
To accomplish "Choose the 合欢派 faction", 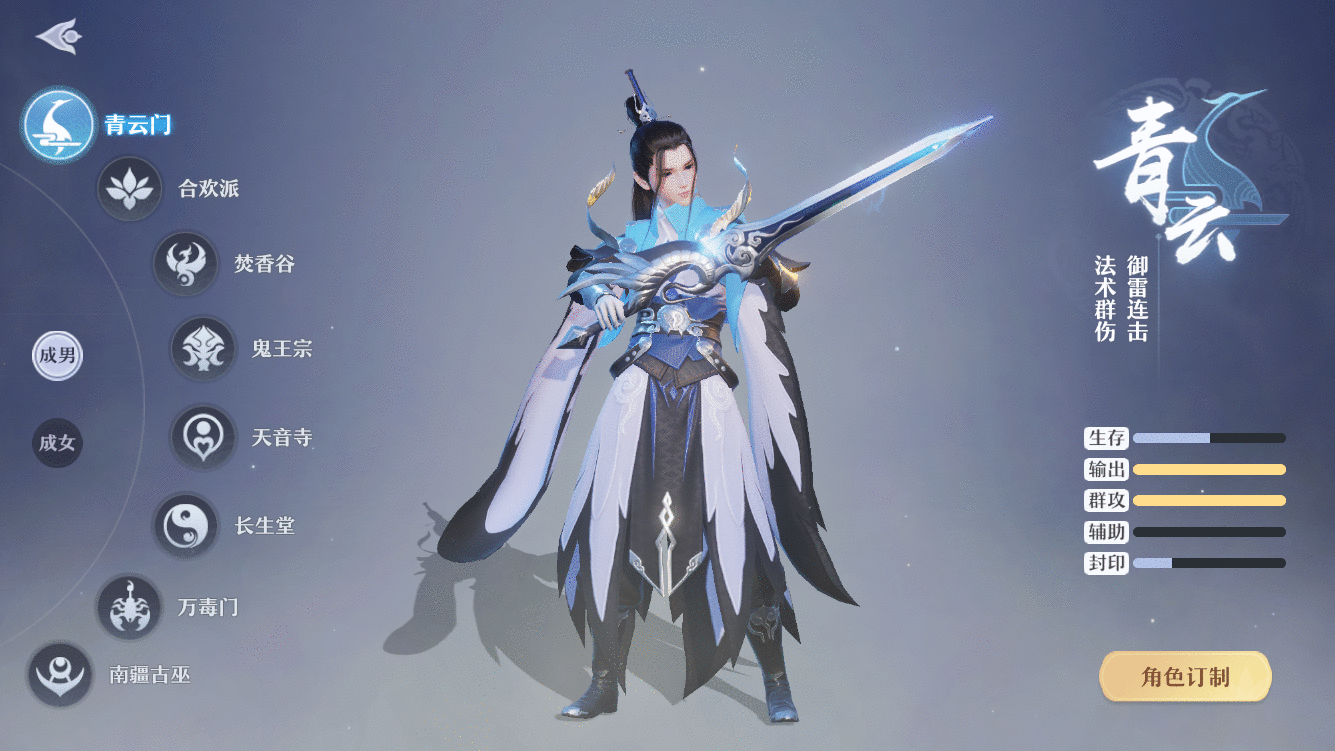I will point(129,188).
